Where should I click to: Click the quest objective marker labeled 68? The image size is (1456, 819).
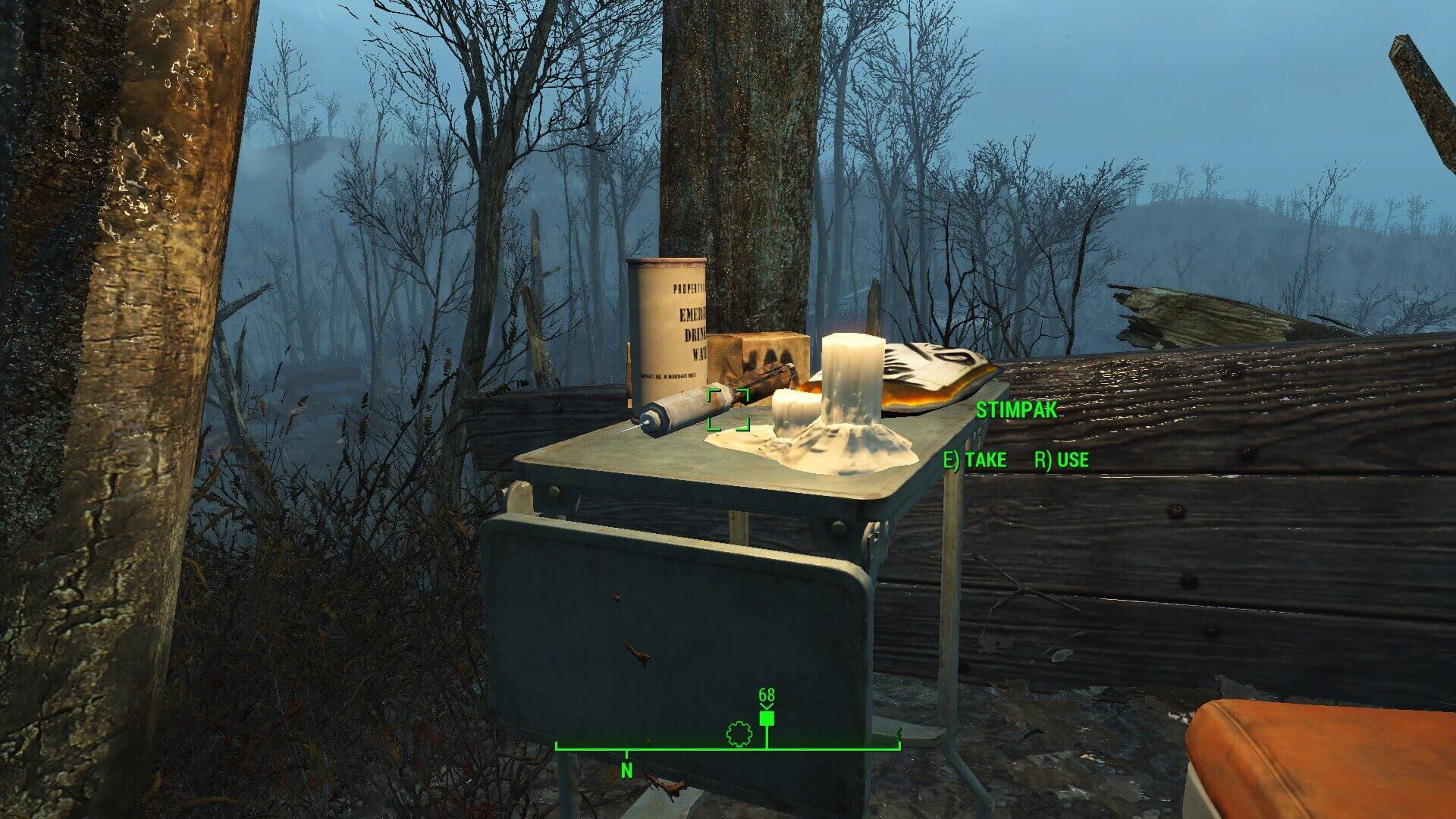(766, 715)
